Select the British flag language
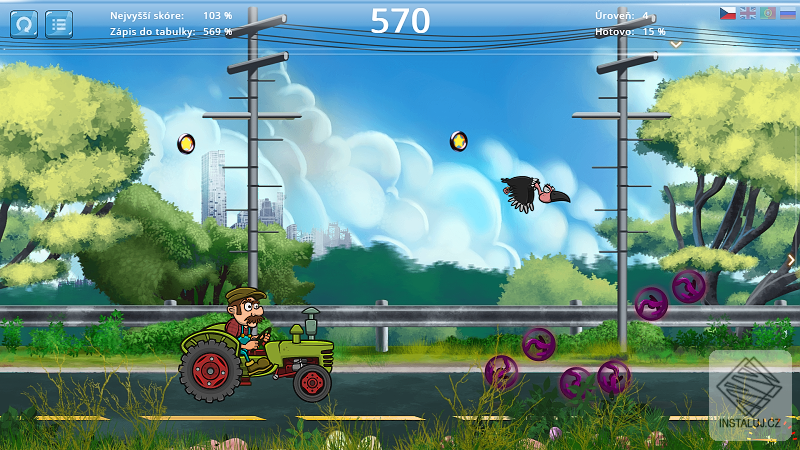 pyautogui.click(x=747, y=13)
